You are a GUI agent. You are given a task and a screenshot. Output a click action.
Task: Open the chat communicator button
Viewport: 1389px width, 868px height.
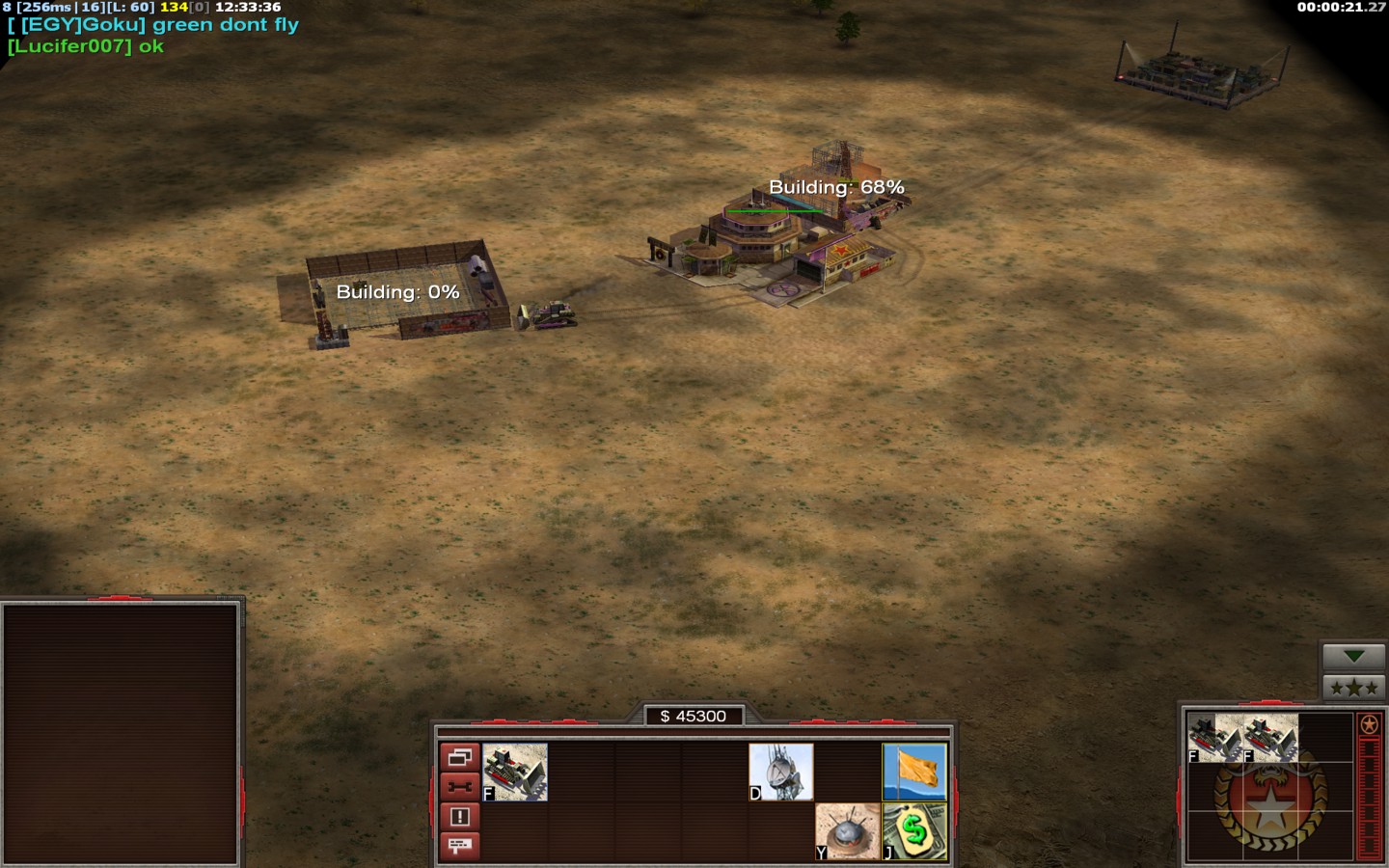459,846
